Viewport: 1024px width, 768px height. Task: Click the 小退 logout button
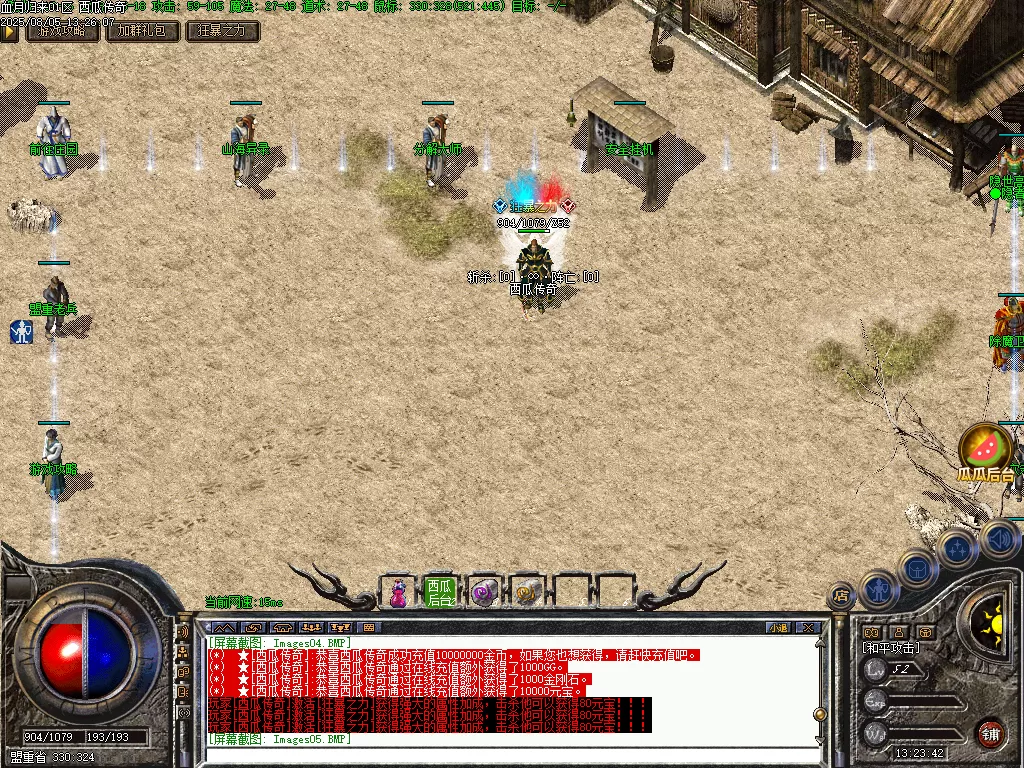coord(778,628)
